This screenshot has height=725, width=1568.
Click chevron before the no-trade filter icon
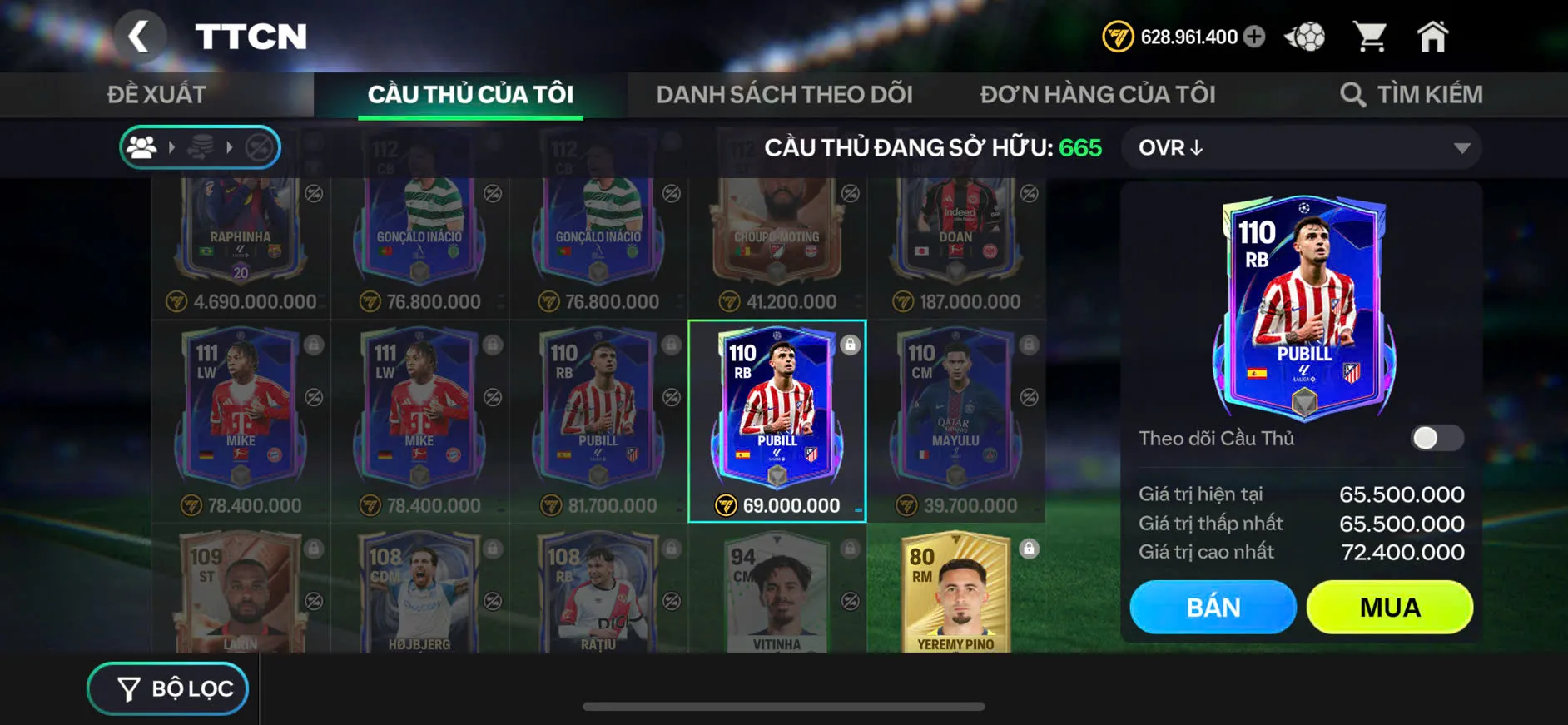point(230,147)
